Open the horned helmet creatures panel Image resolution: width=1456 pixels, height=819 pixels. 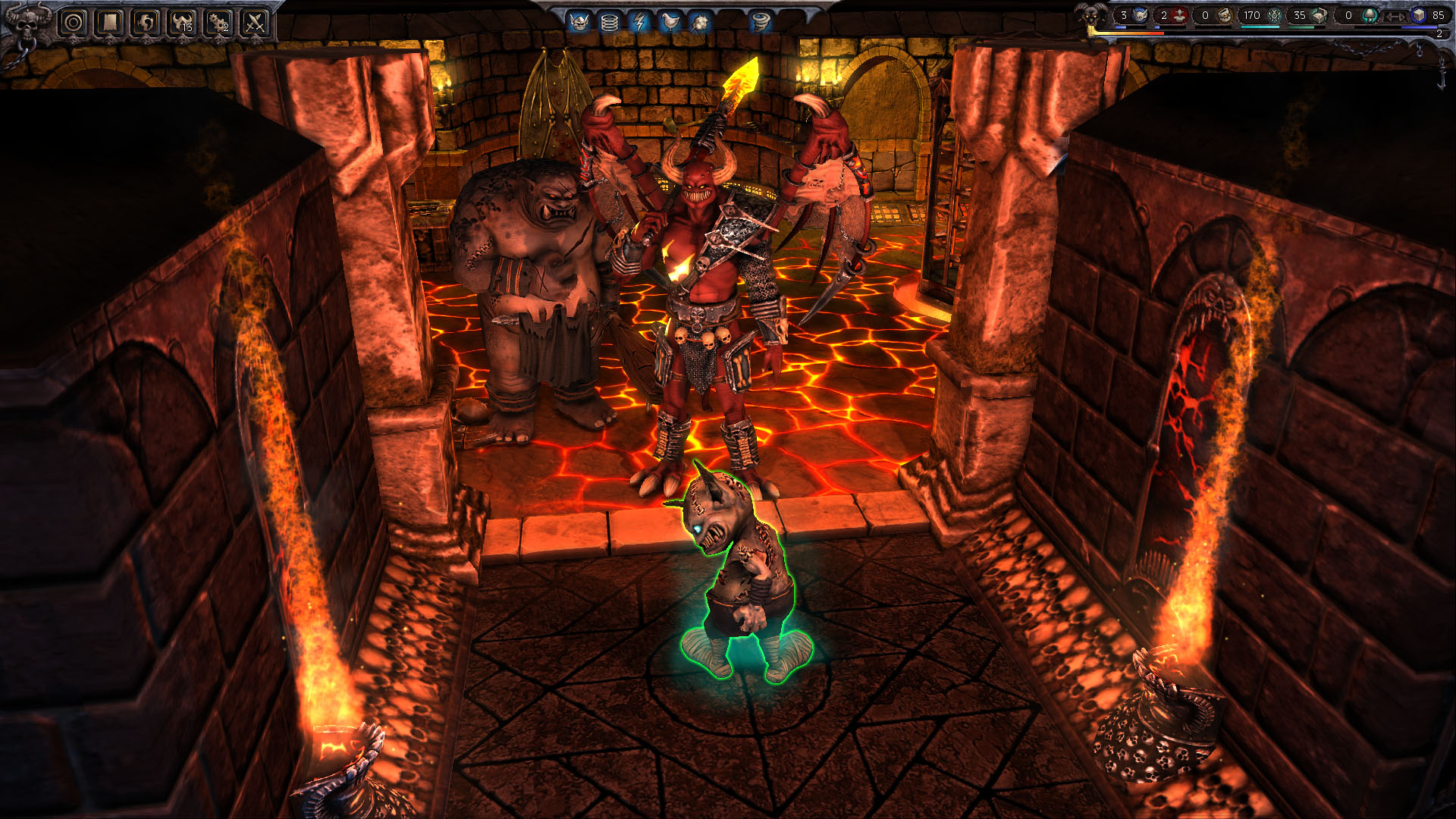coord(182,22)
